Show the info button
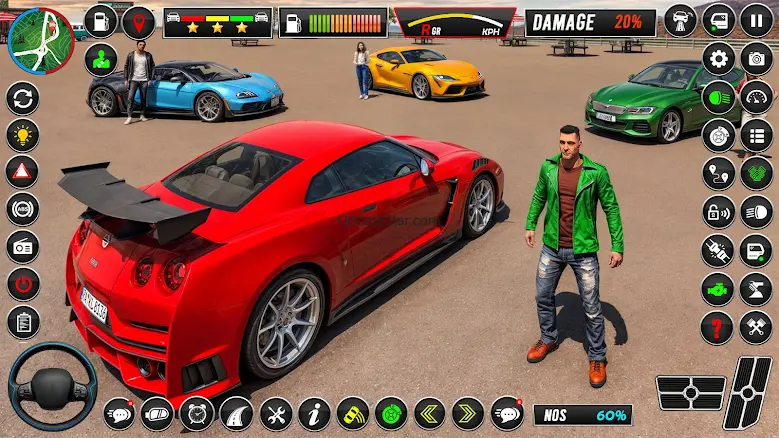This screenshot has height=438, width=779. [x=314, y=412]
